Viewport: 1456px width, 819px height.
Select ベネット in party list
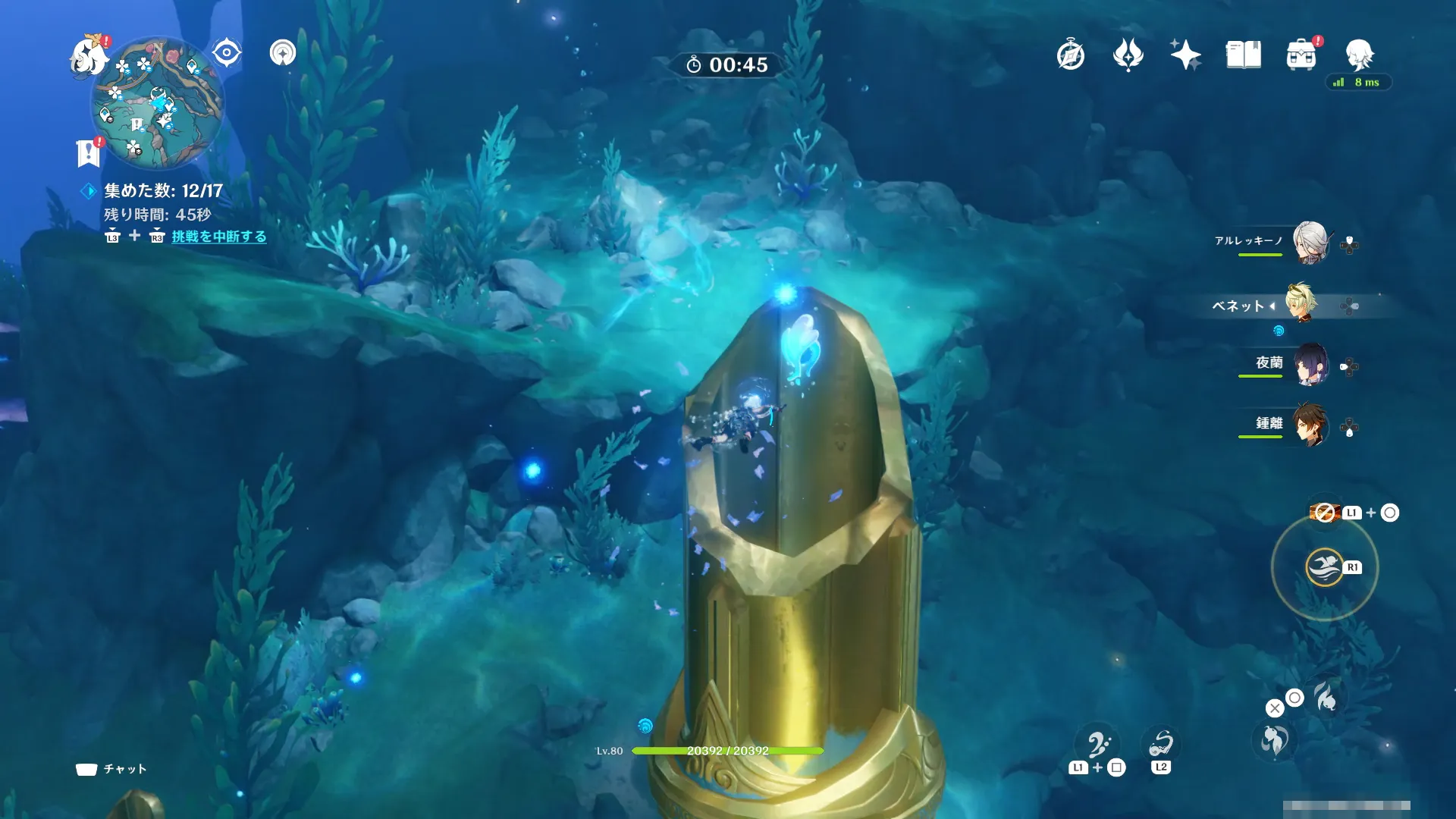[1302, 303]
